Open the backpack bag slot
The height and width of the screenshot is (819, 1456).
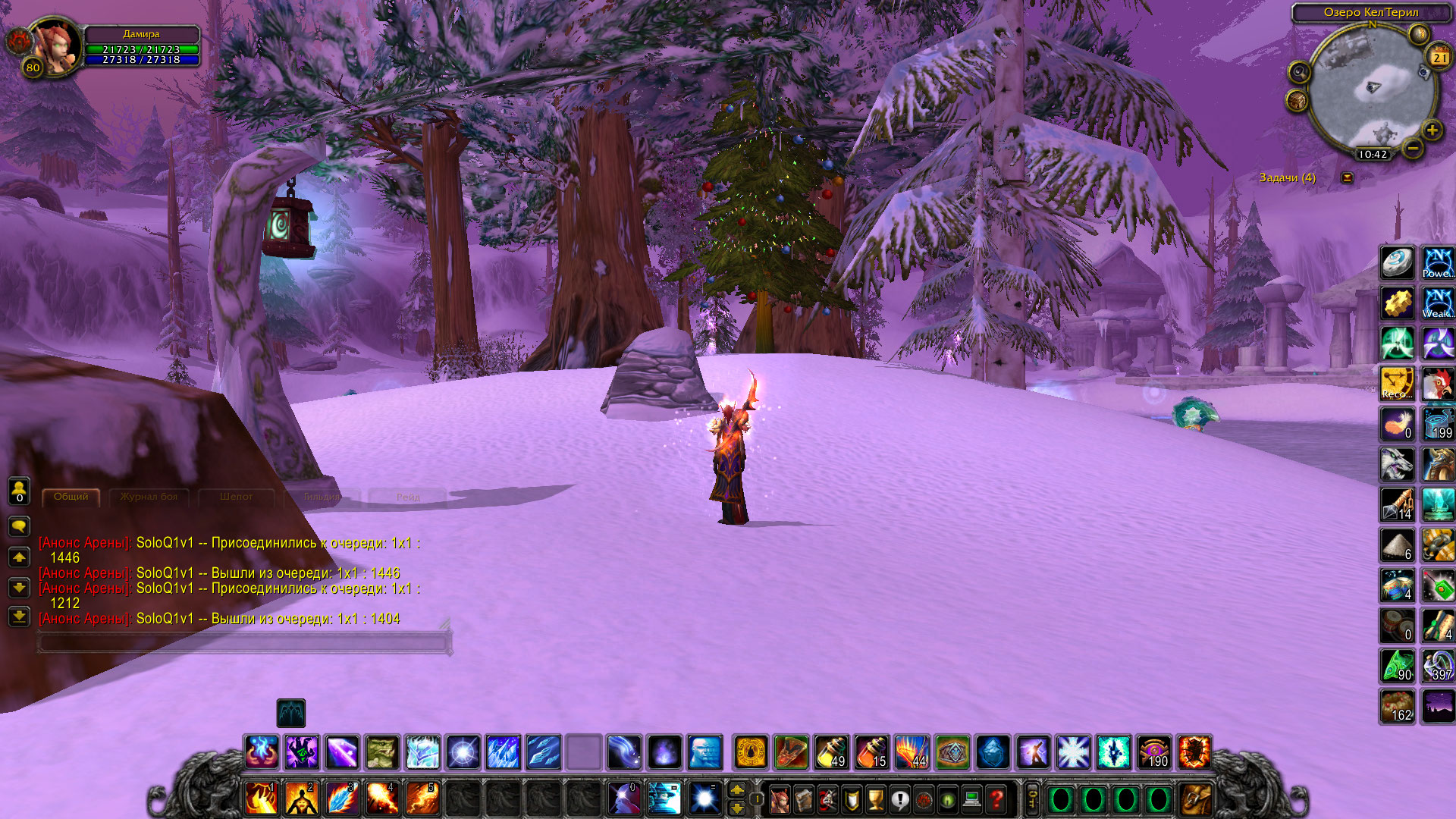point(1196,799)
